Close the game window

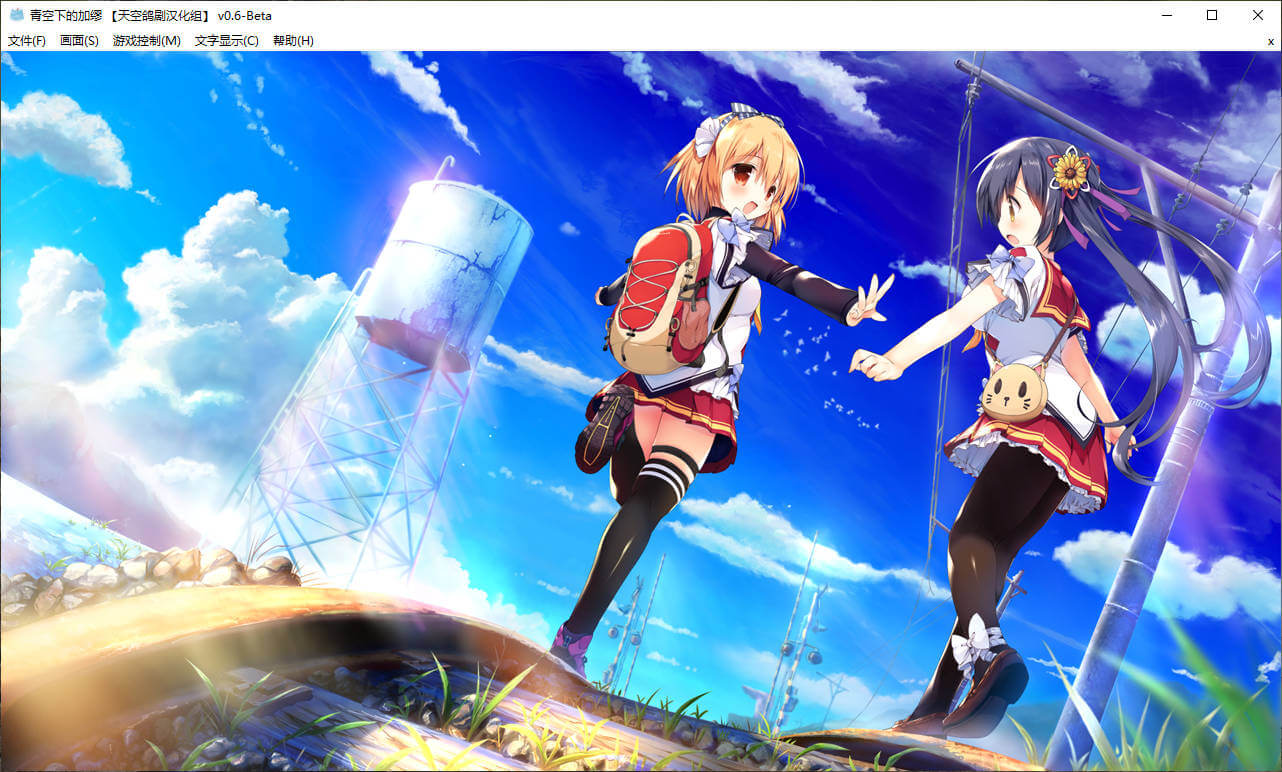pyautogui.click(x=1258, y=15)
